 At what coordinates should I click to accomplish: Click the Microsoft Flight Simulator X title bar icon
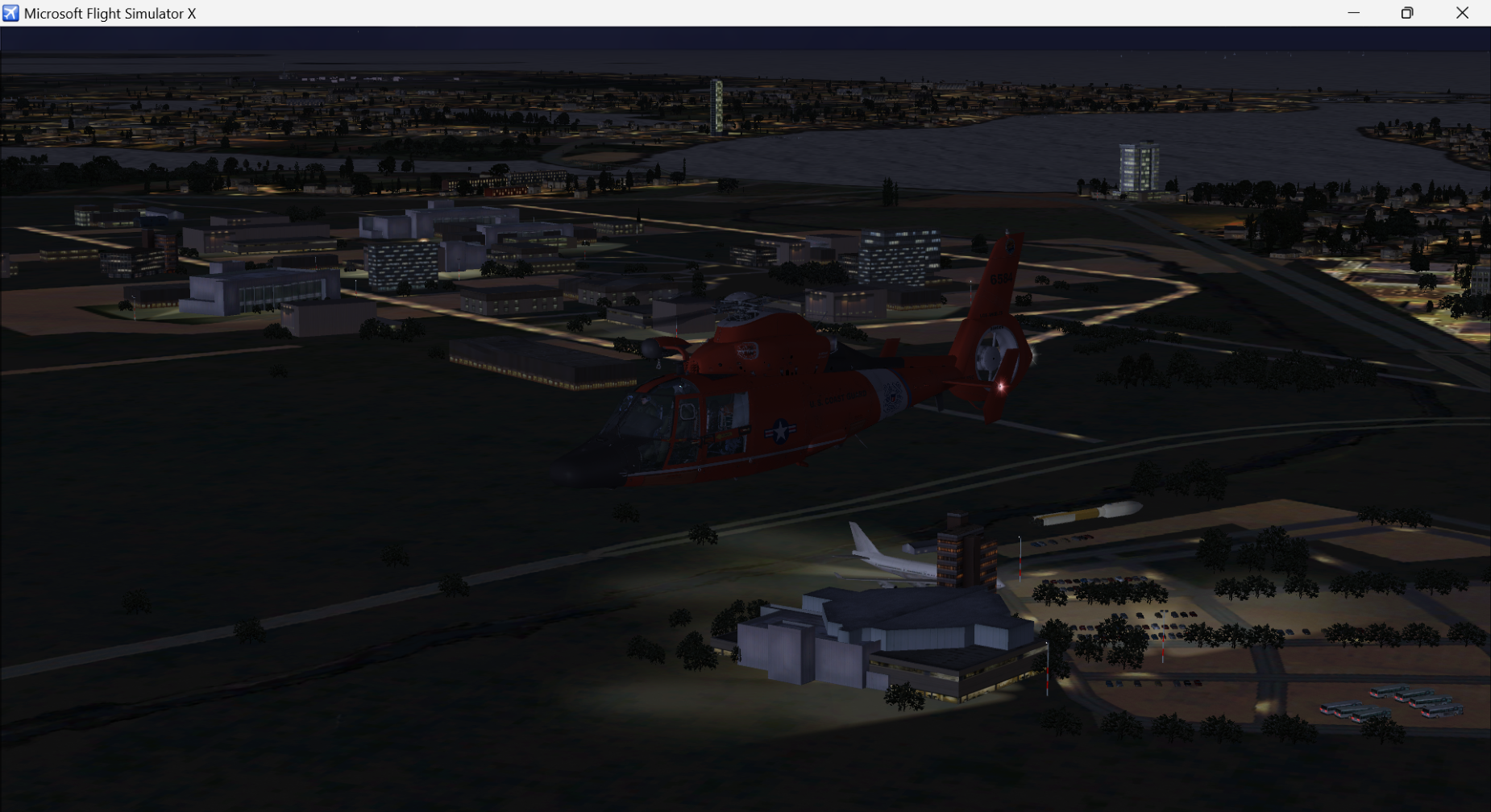[11, 13]
